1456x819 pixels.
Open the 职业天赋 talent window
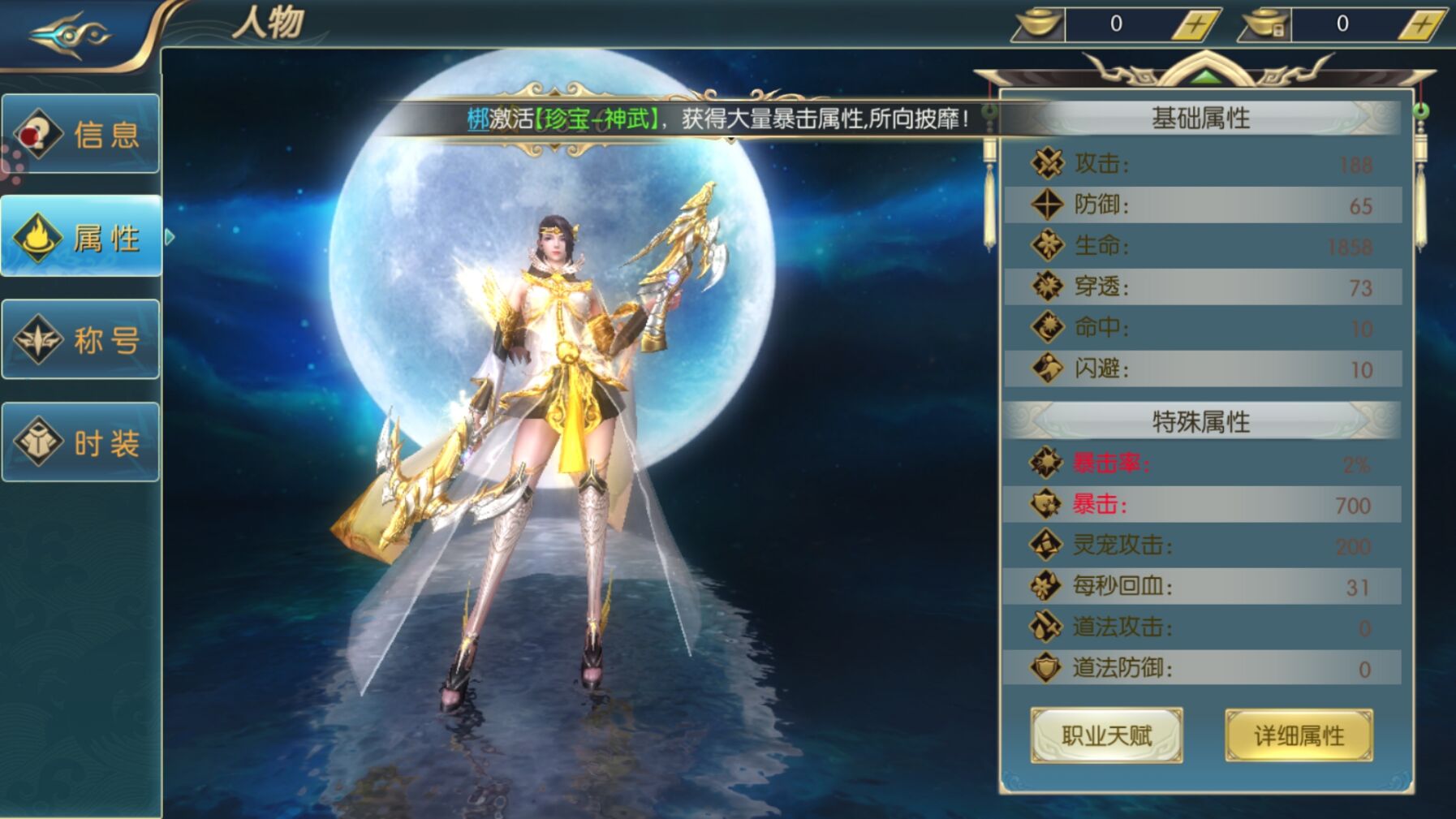click(1105, 735)
